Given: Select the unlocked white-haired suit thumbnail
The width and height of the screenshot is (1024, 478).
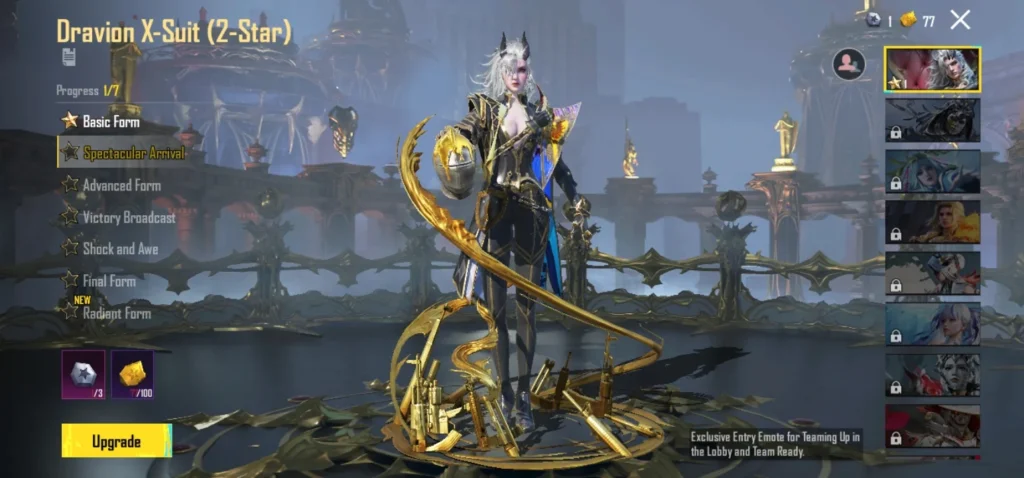Looking at the screenshot, I should click(x=932, y=69).
